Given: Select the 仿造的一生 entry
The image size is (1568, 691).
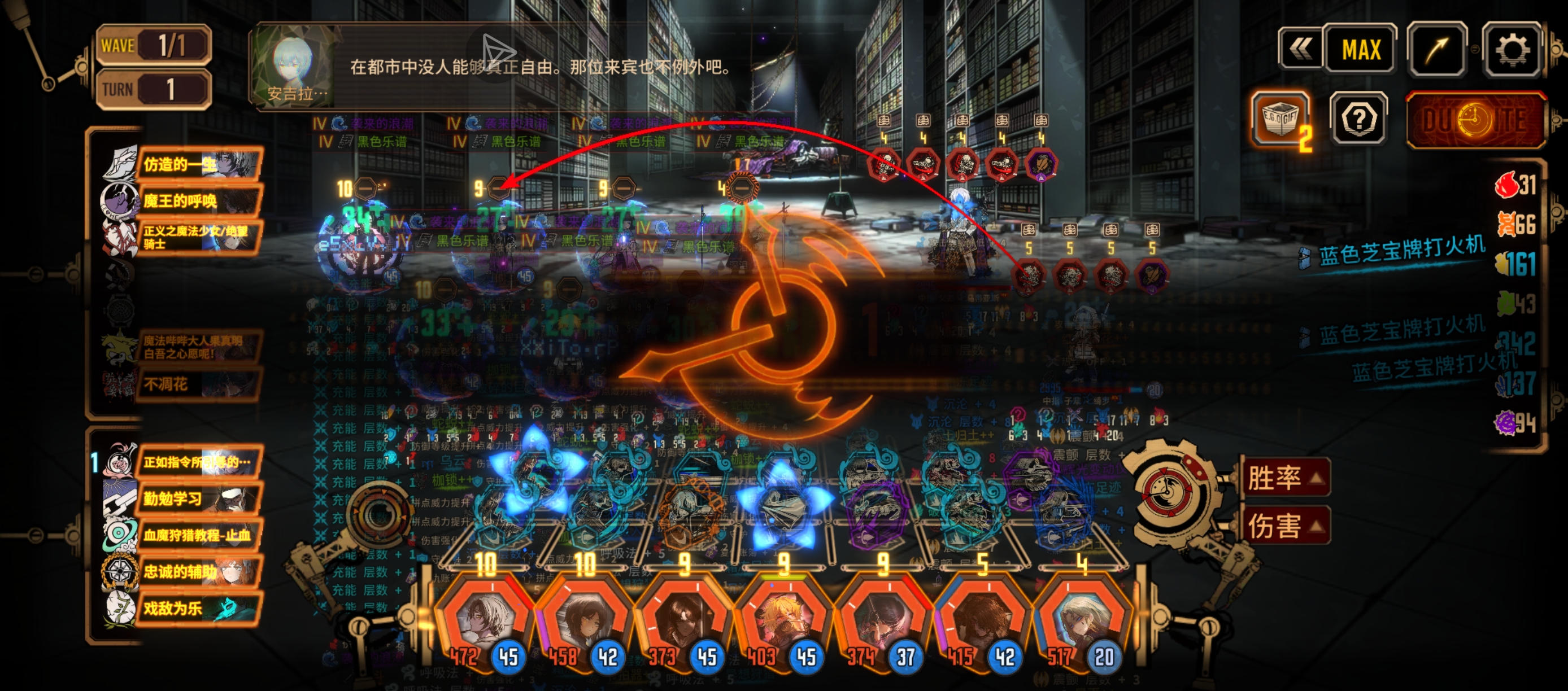Looking at the screenshot, I should [198, 164].
